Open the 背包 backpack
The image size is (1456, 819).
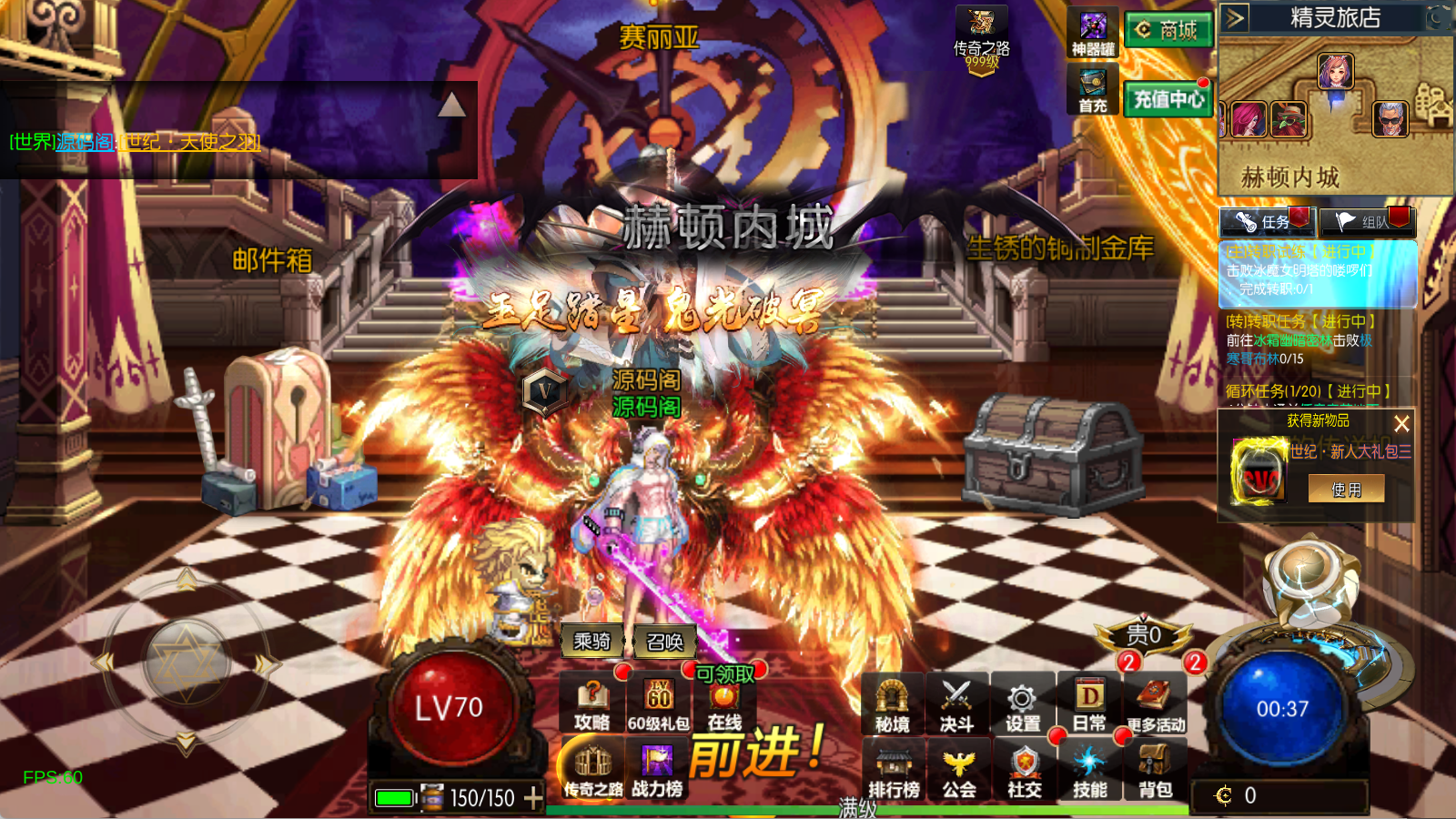coord(1155,770)
